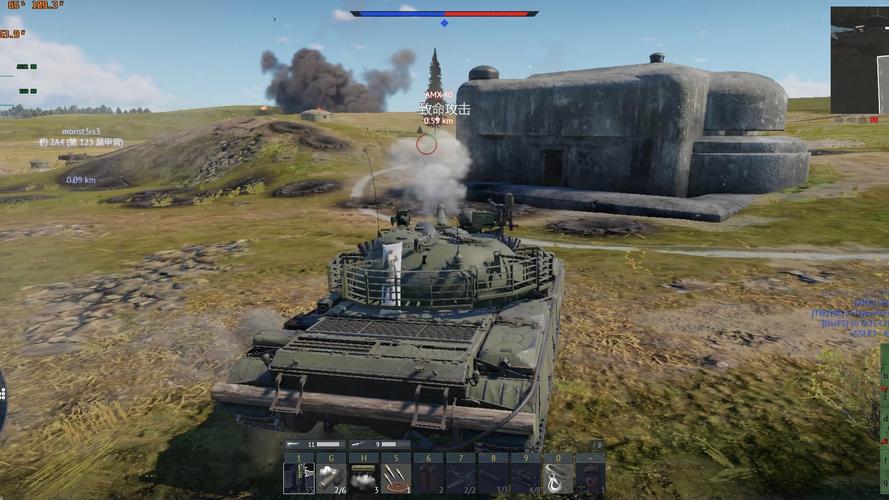Use the red fire extinguisher slot
The width and height of the screenshot is (889, 500).
428,474
